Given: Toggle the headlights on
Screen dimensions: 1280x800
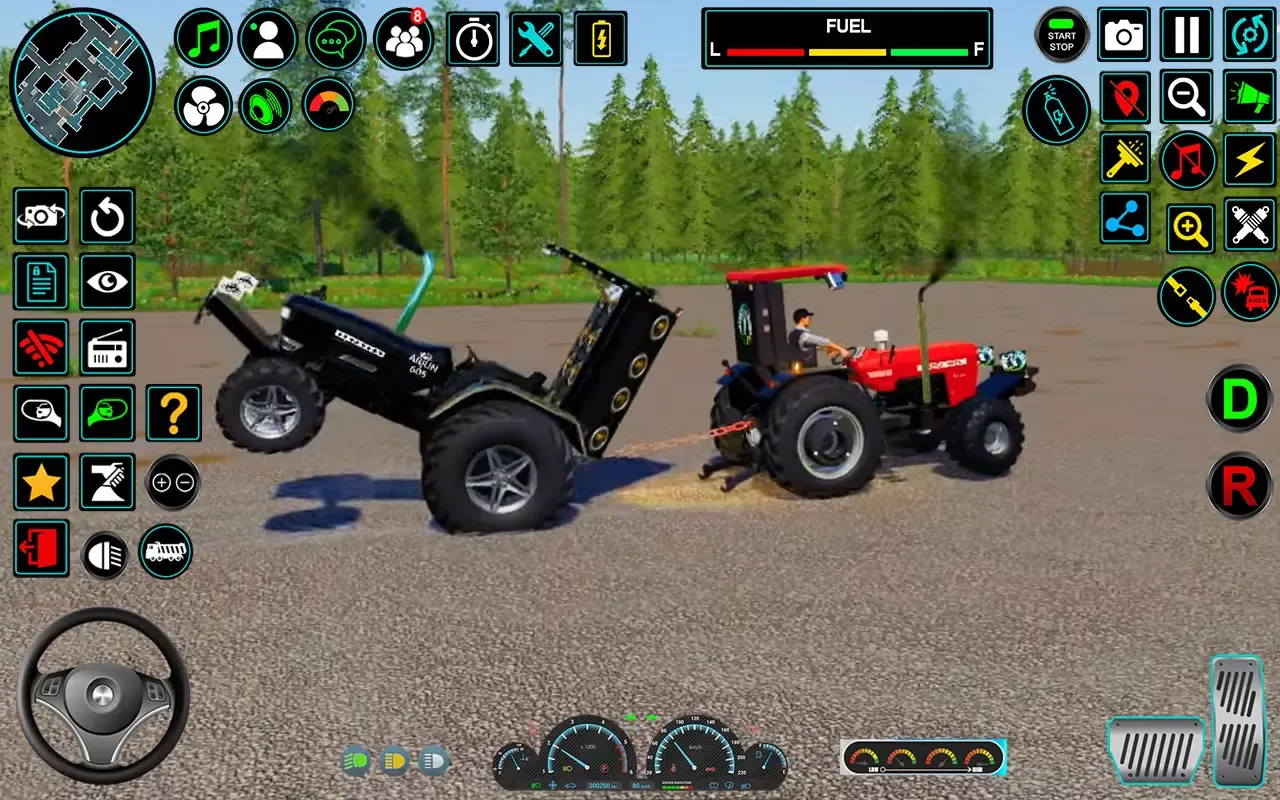Looking at the screenshot, I should coord(107,548).
